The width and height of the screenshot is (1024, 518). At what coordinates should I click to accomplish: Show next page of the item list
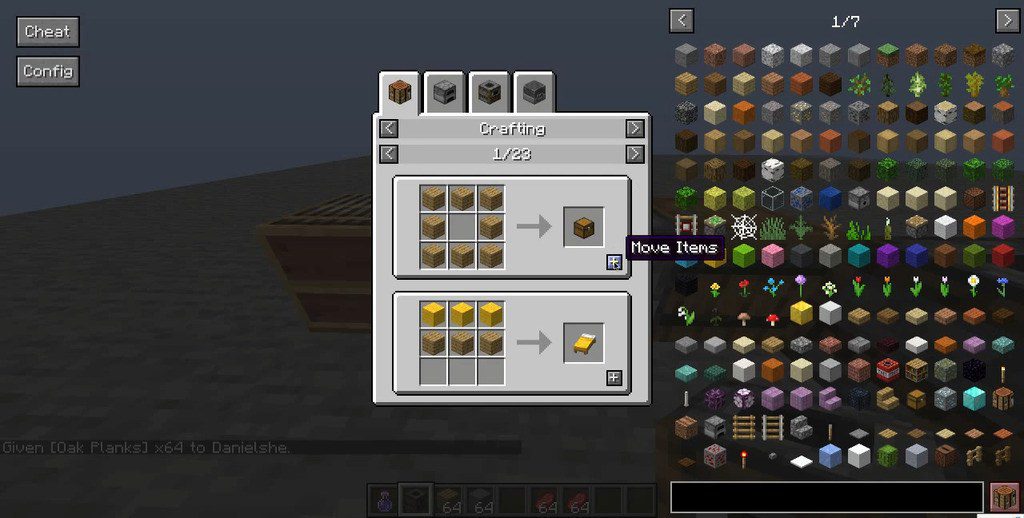[x=1006, y=20]
